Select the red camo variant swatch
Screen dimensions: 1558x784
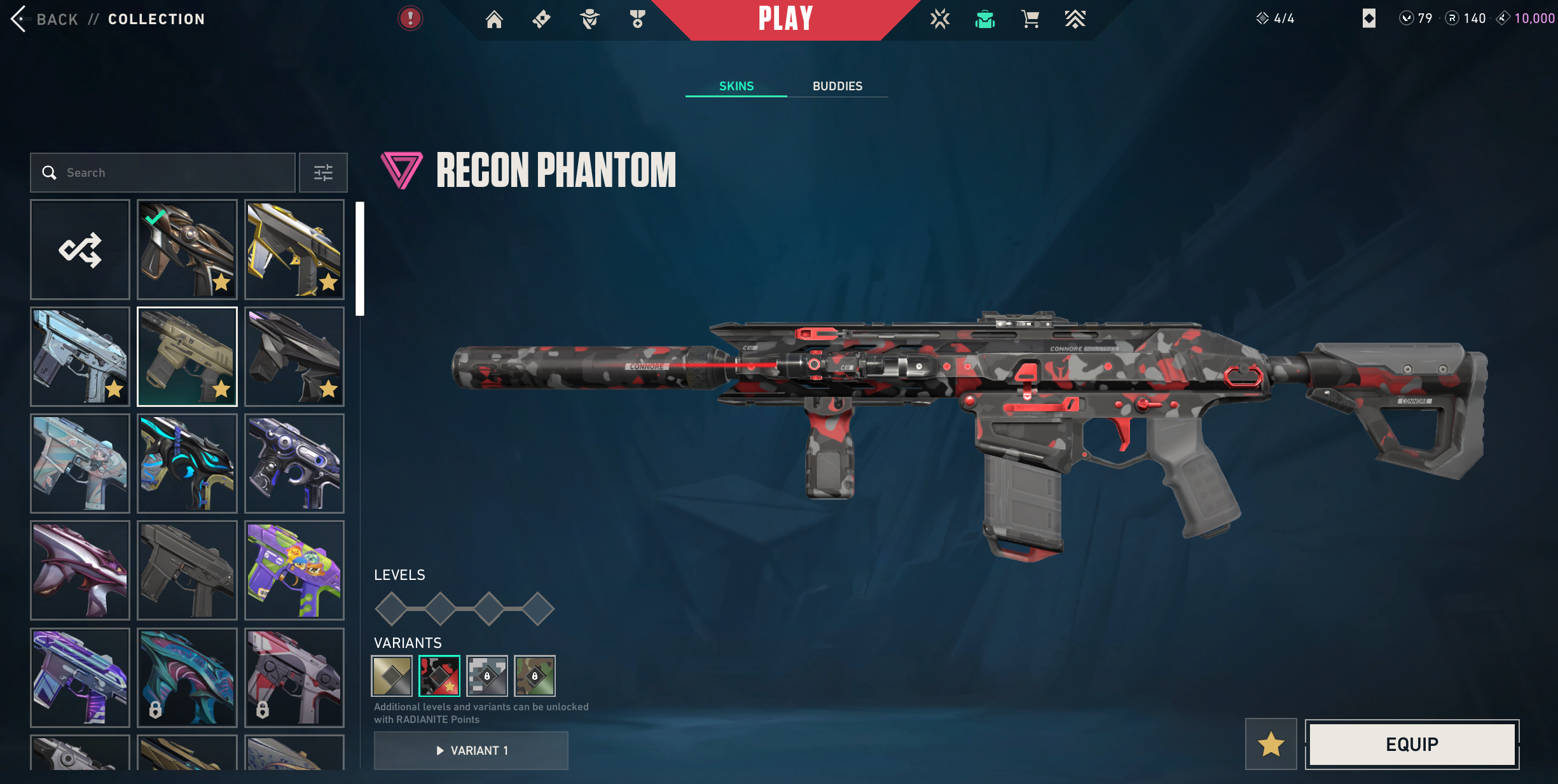pos(439,675)
